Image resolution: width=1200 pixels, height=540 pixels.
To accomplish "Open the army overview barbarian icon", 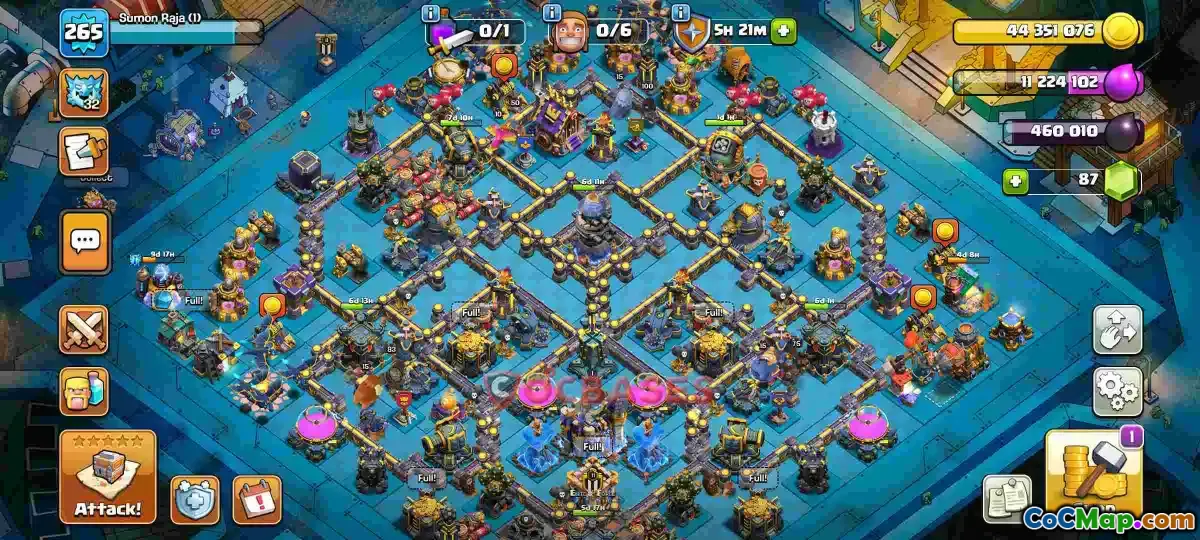I will (x=85, y=391).
